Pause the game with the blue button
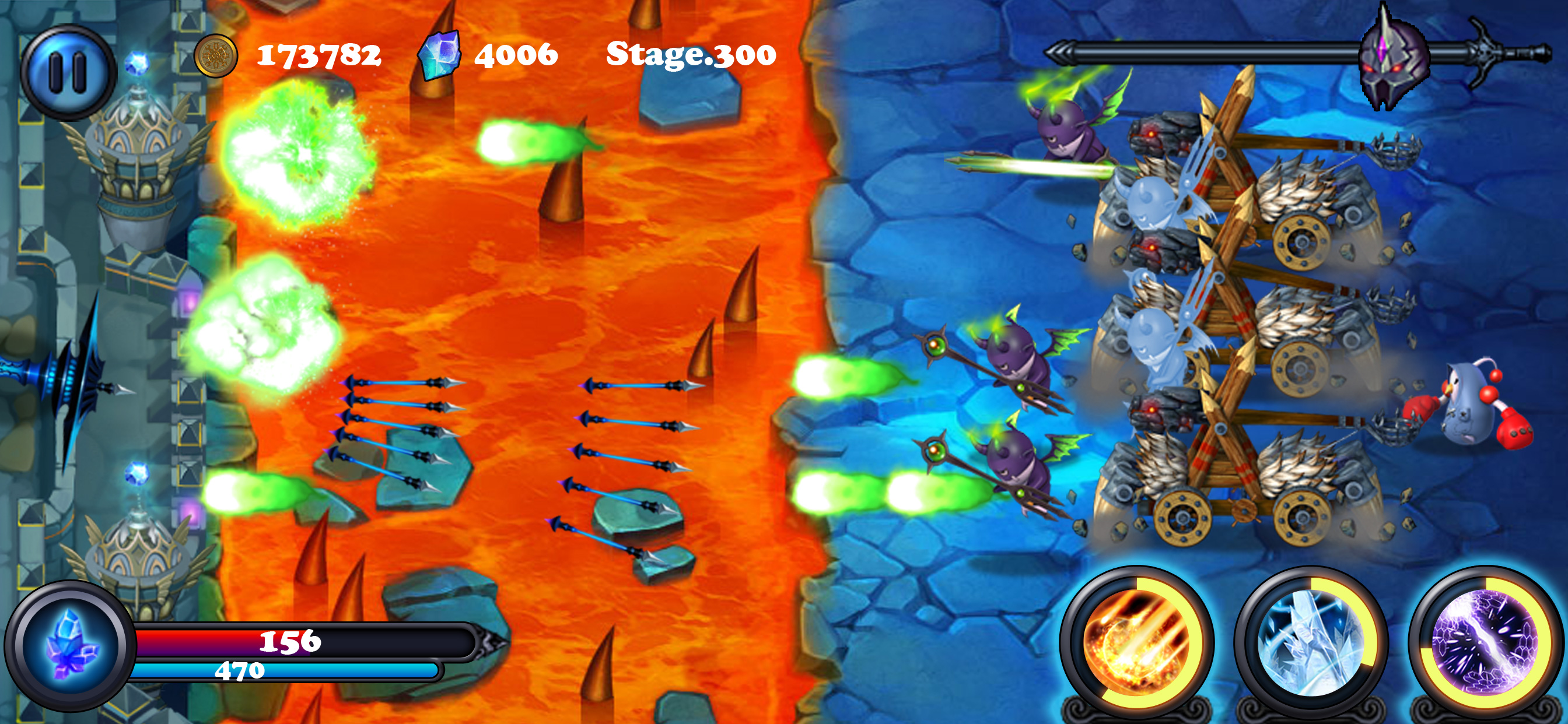This screenshot has height=724, width=1568. click(x=67, y=72)
